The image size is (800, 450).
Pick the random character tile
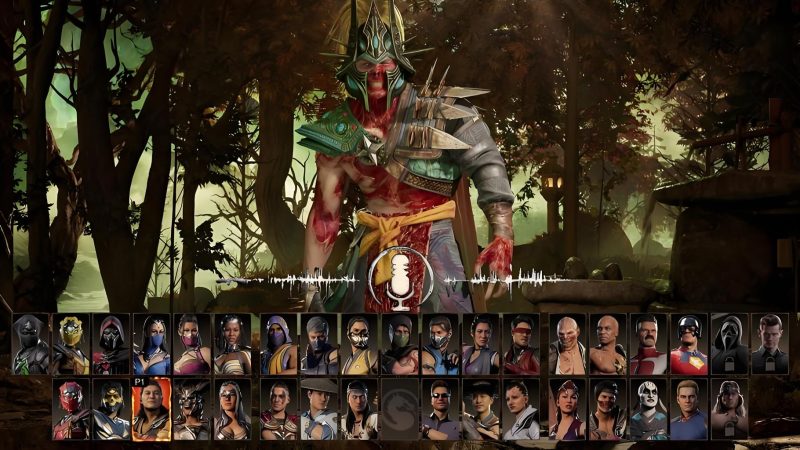pos(400,409)
